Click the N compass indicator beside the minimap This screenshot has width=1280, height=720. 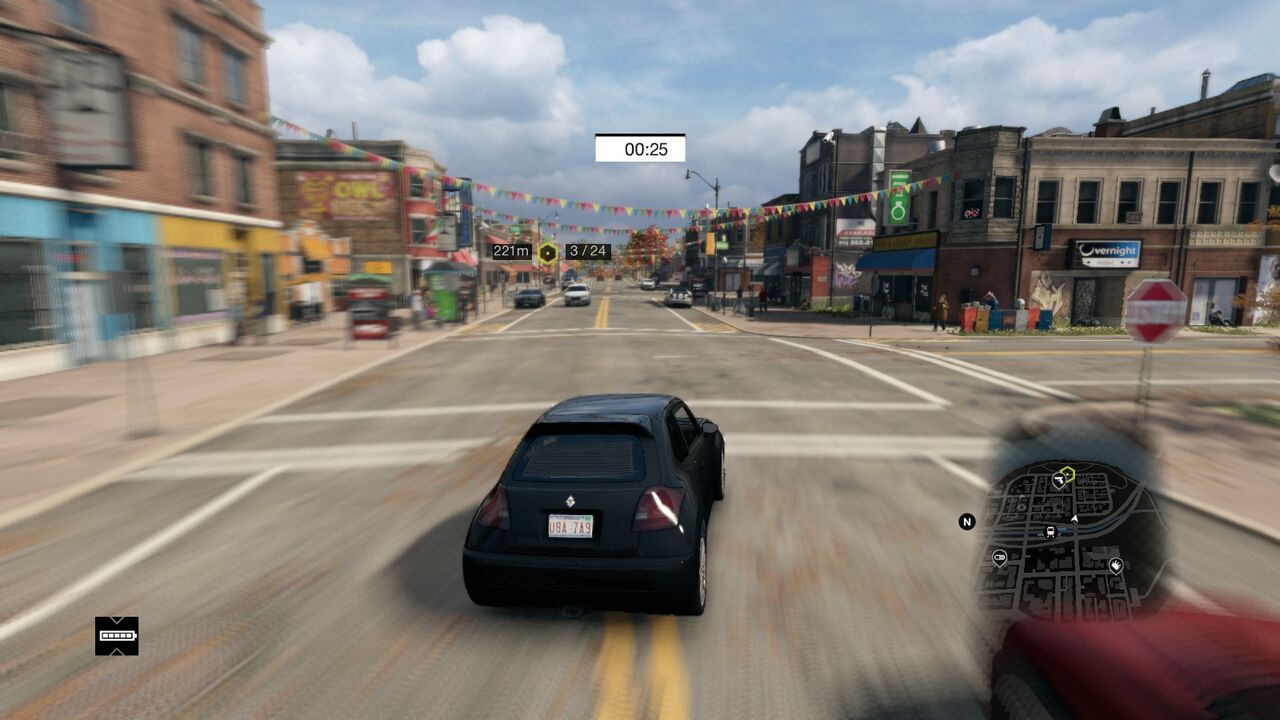point(966,521)
